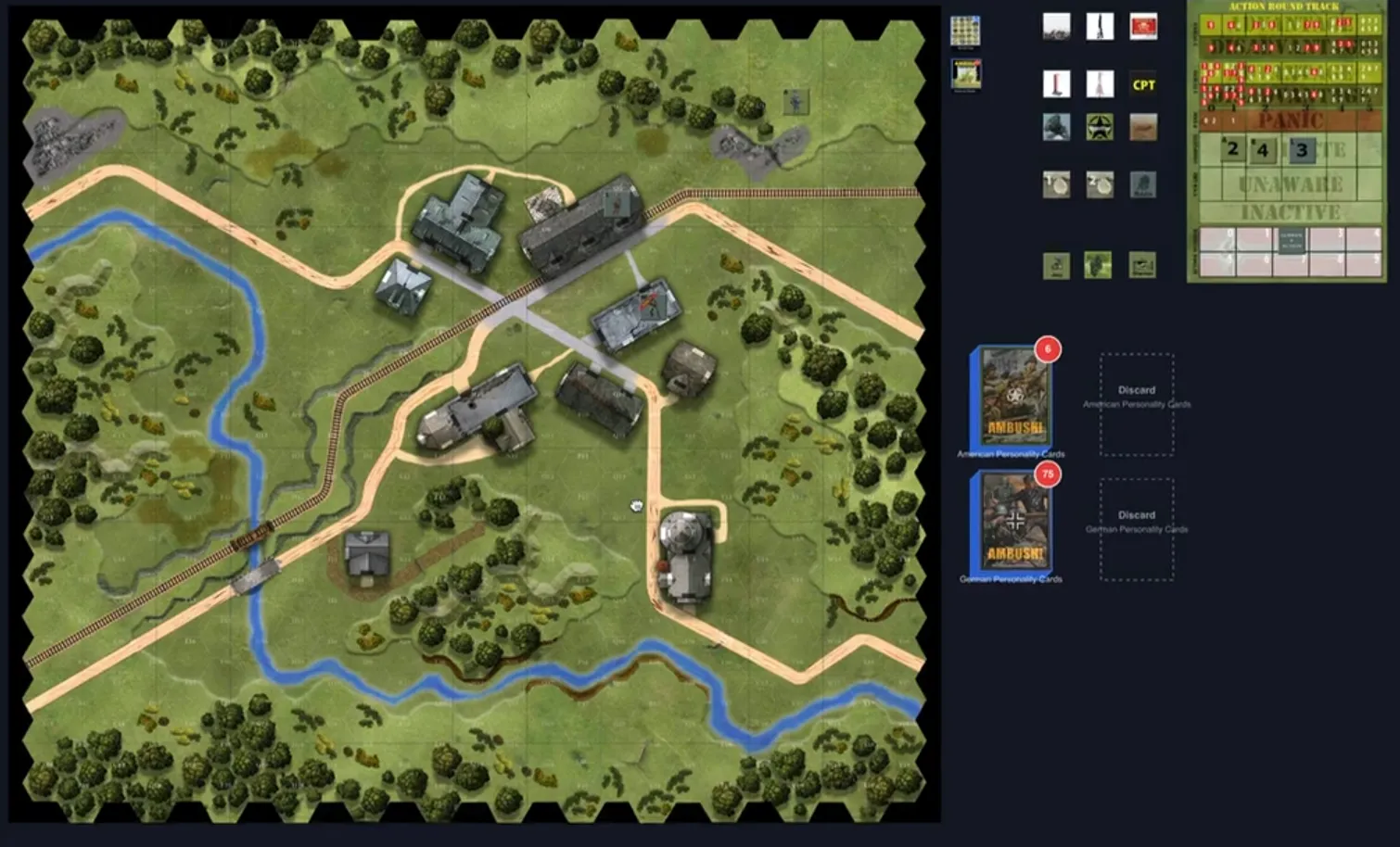Pick the Radio operator counter icon
The height and width of the screenshot is (847, 1400).
(x=1142, y=184)
